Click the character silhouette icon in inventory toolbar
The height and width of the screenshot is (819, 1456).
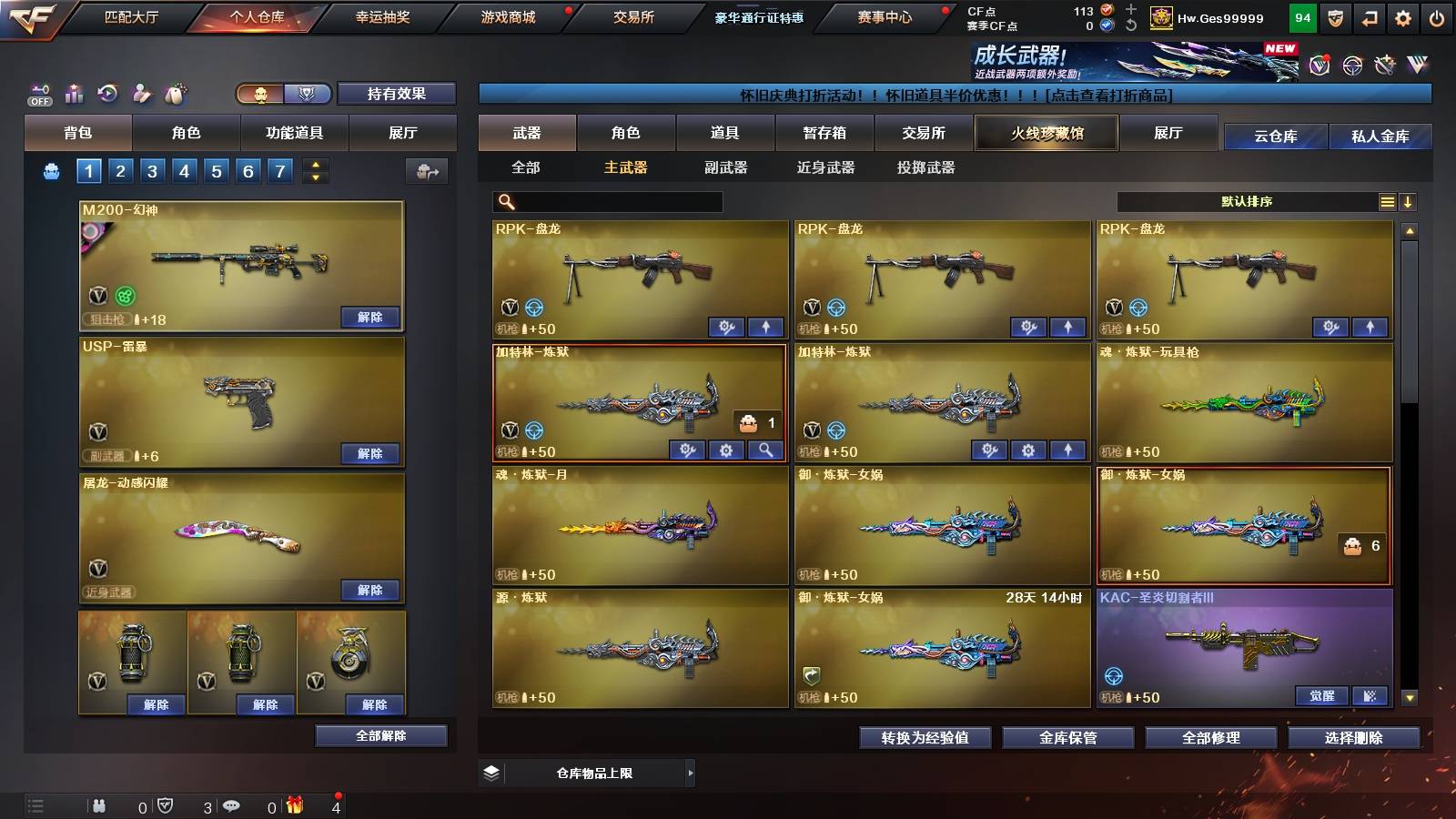(x=141, y=91)
